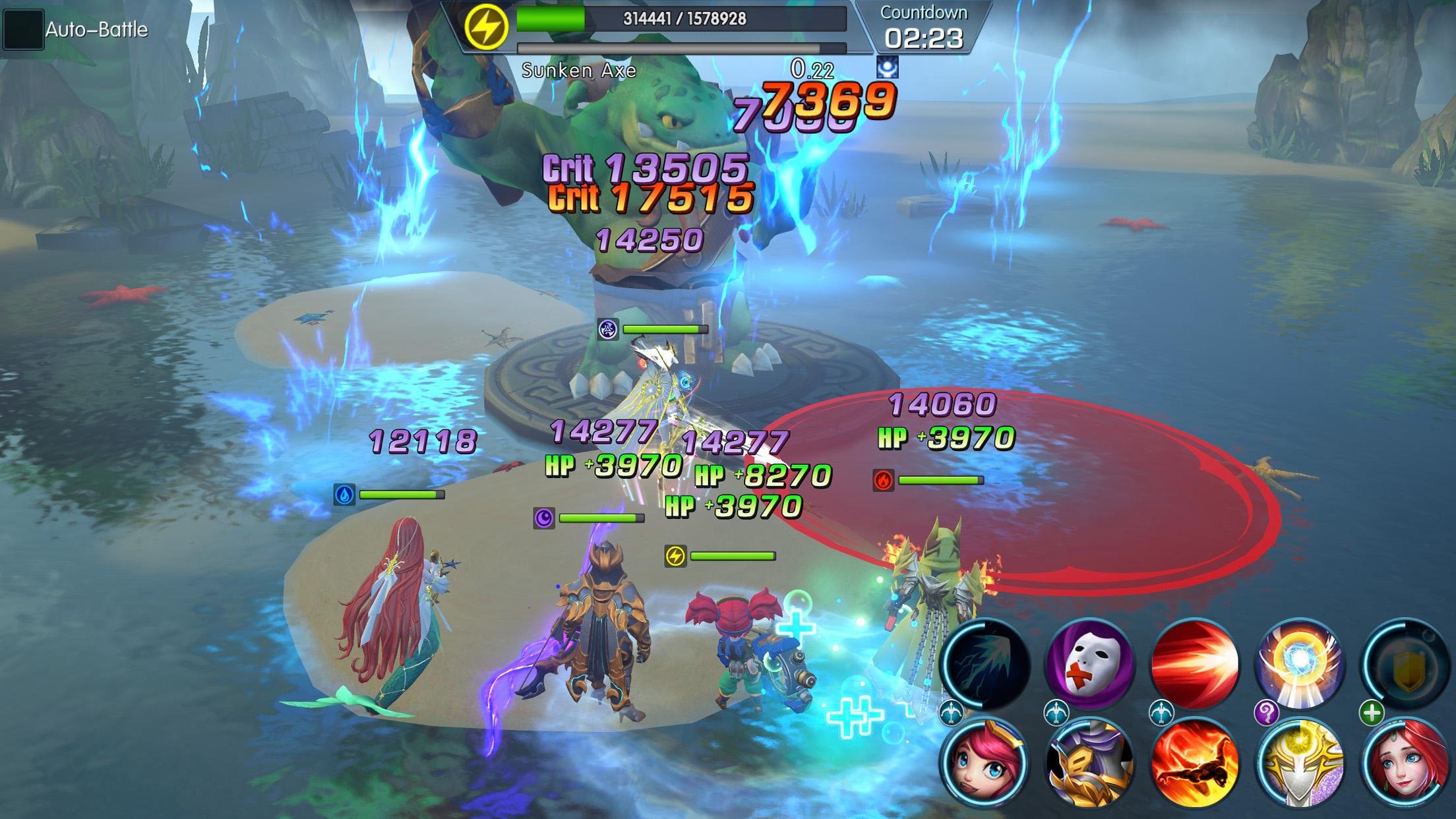The image size is (1456, 819).
Task: Select the pink-haired girl hero portrait
Action: click(x=984, y=764)
